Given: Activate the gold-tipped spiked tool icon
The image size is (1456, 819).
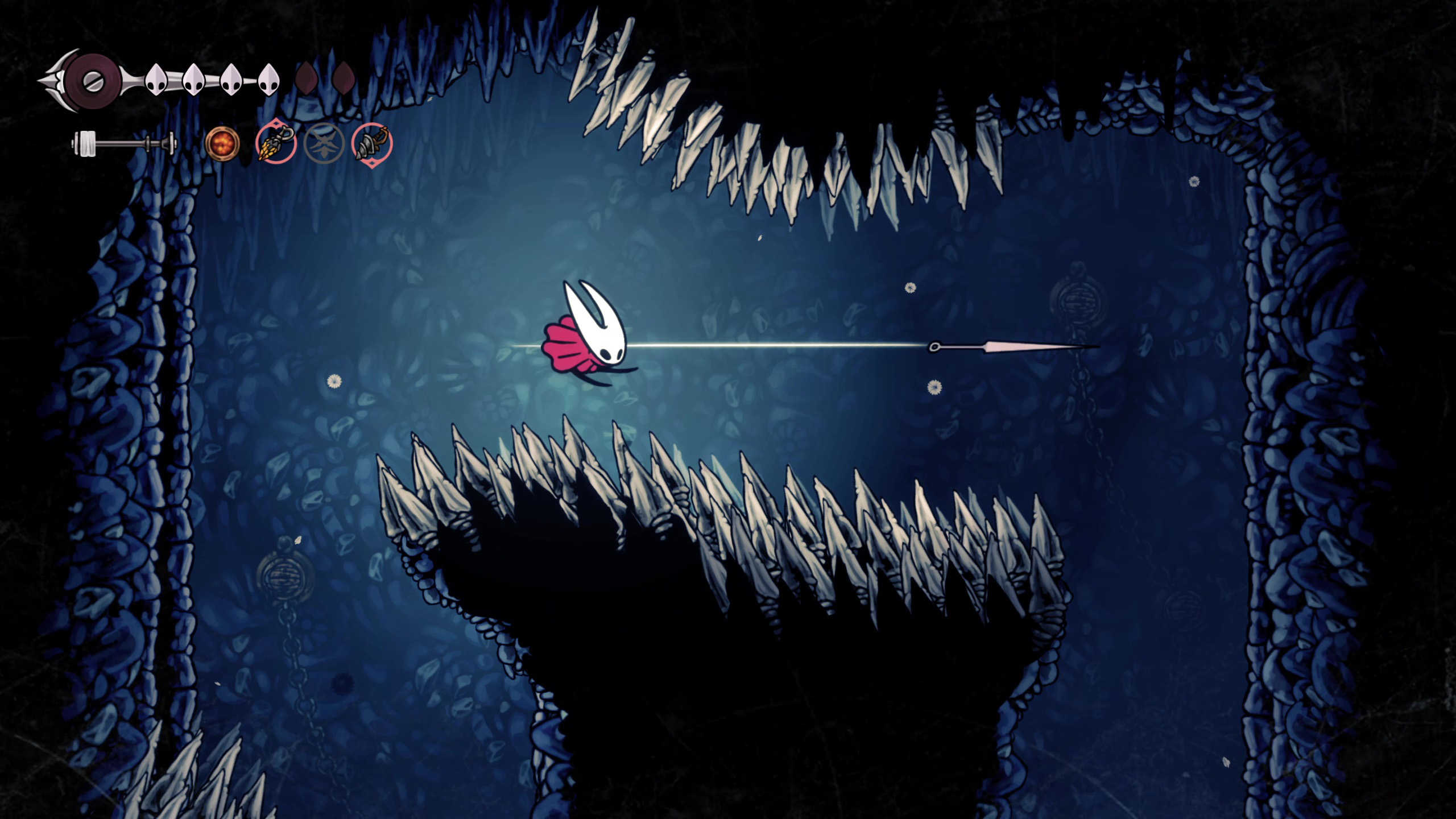Looking at the screenshot, I should click(x=276, y=144).
